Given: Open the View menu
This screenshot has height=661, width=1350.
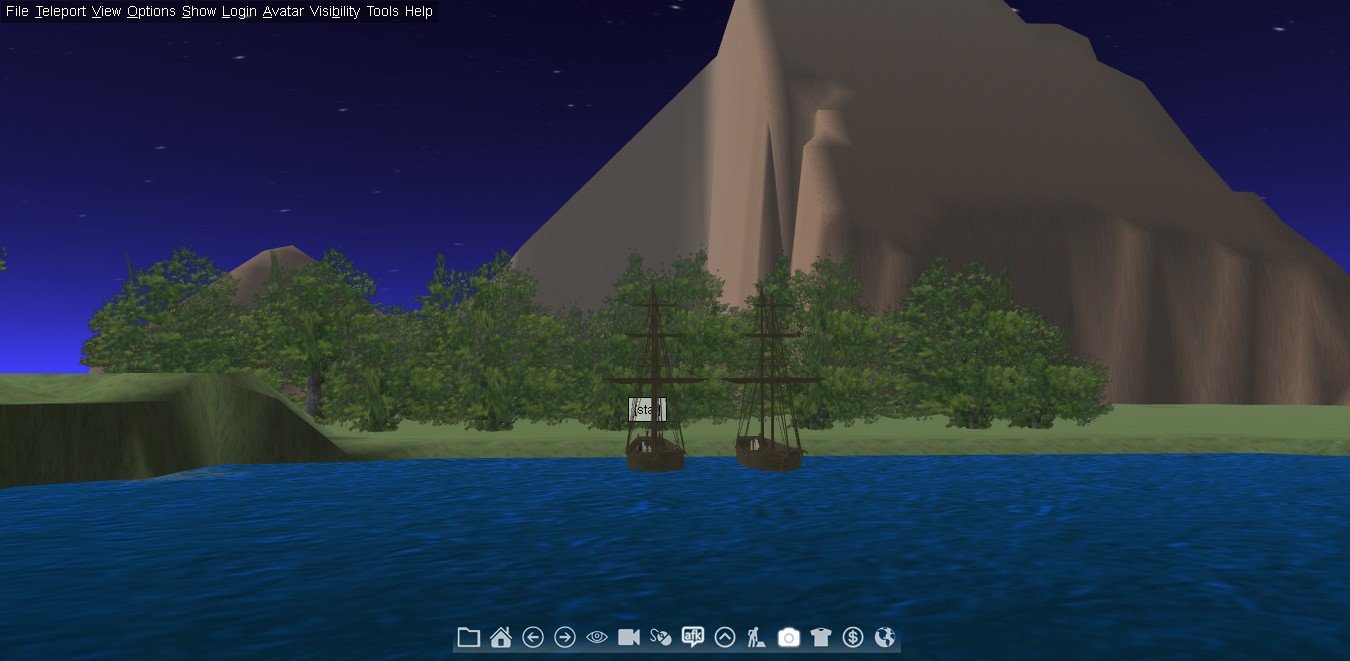Looking at the screenshot, I should click(106, 12).
